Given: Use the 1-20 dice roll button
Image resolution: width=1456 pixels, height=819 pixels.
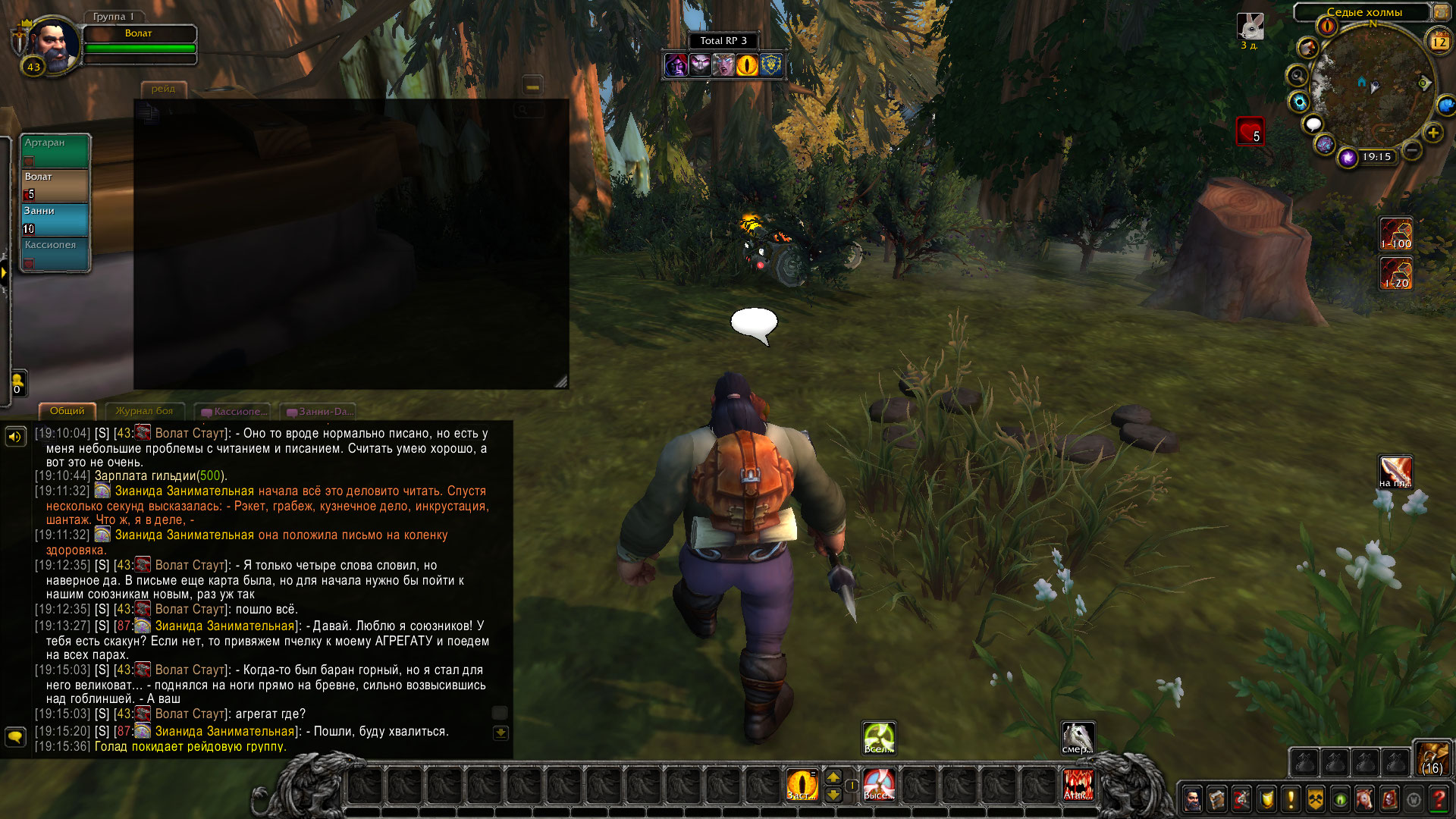Looking at the screenshot, I should point(1395,274).
